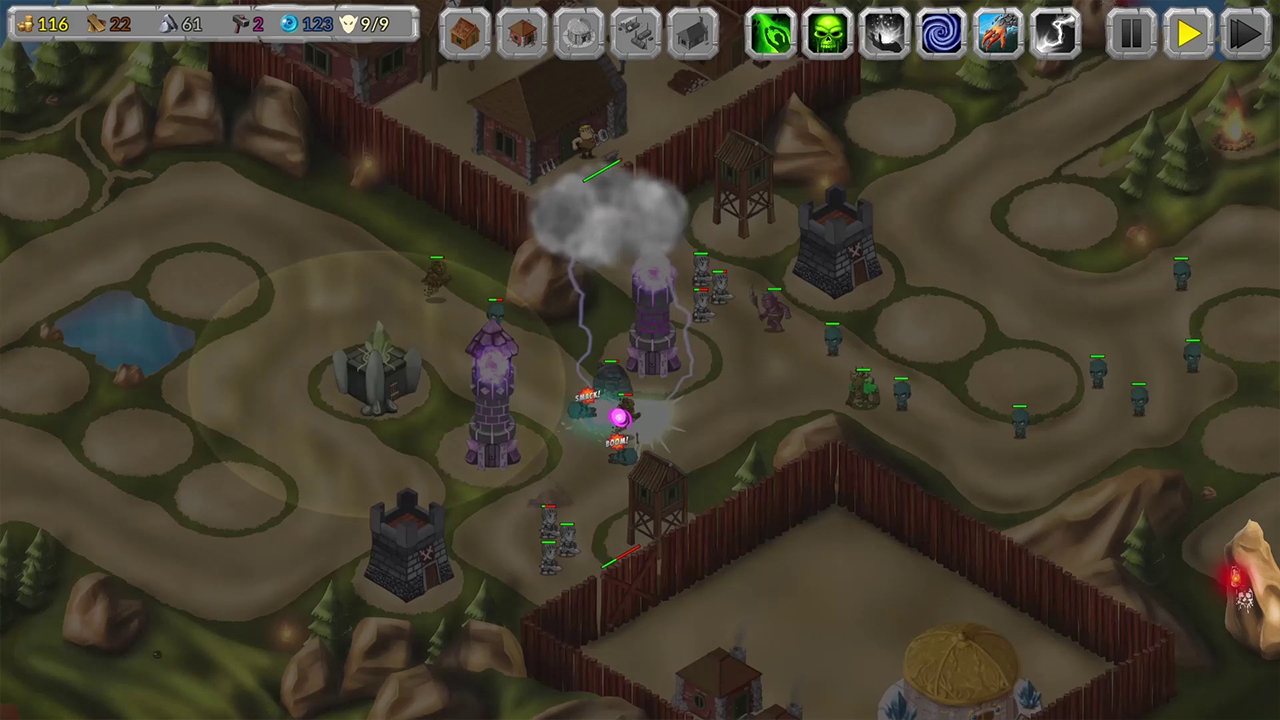This screenshot has height=720, width=1280.
Task: Click the blue mana orb counter
Action: coord(300,23)
